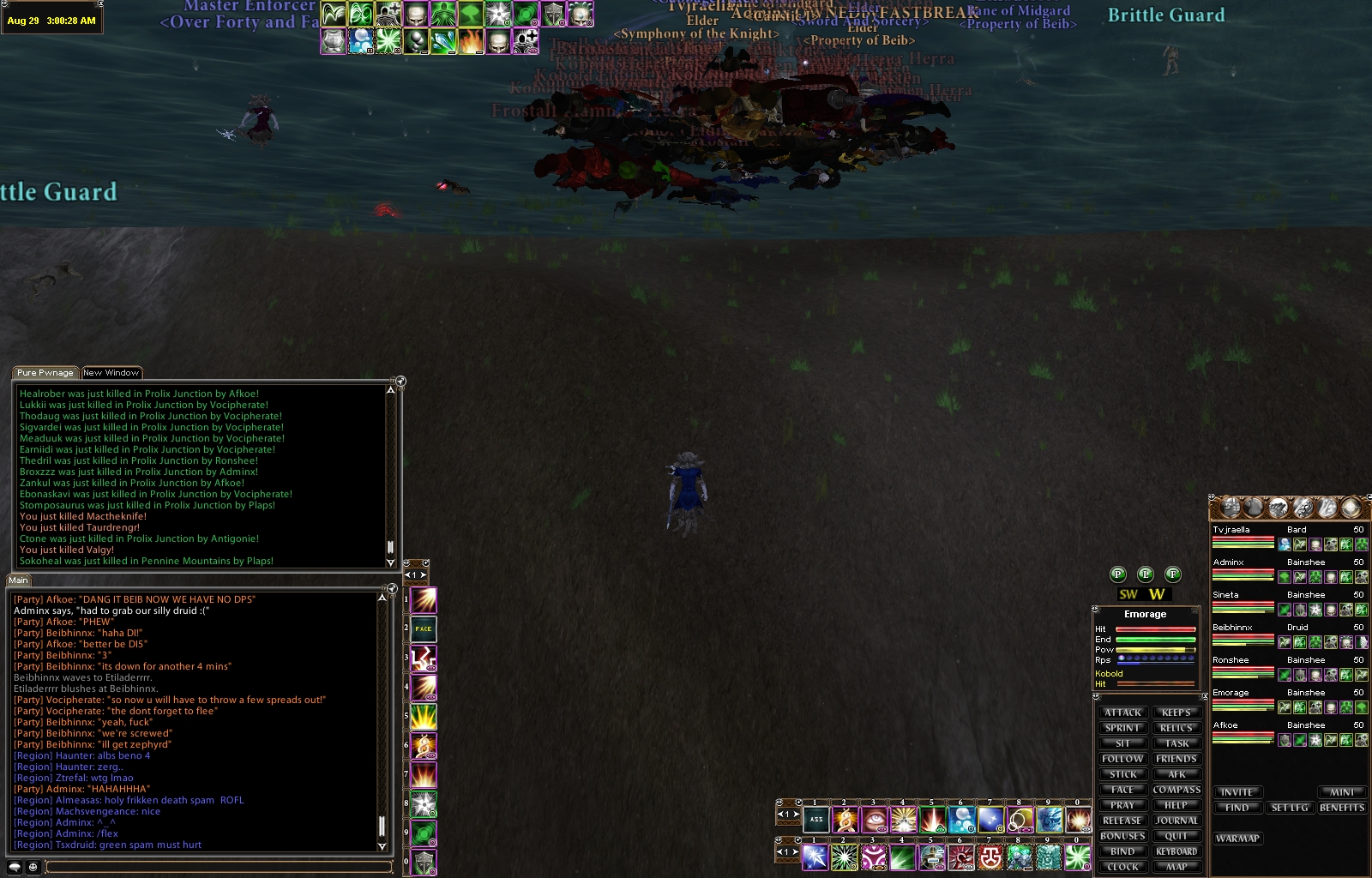Open the FRIENDS list
Screen dimensions: 1372x878
[1176, 759]
